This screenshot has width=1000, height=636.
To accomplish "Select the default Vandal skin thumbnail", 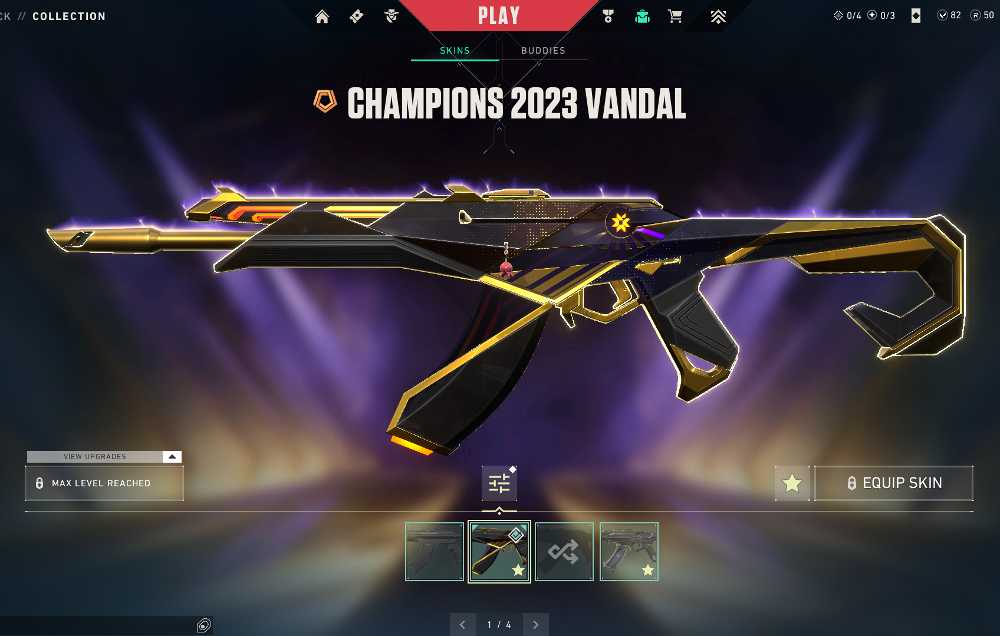I will coord(434,551).
